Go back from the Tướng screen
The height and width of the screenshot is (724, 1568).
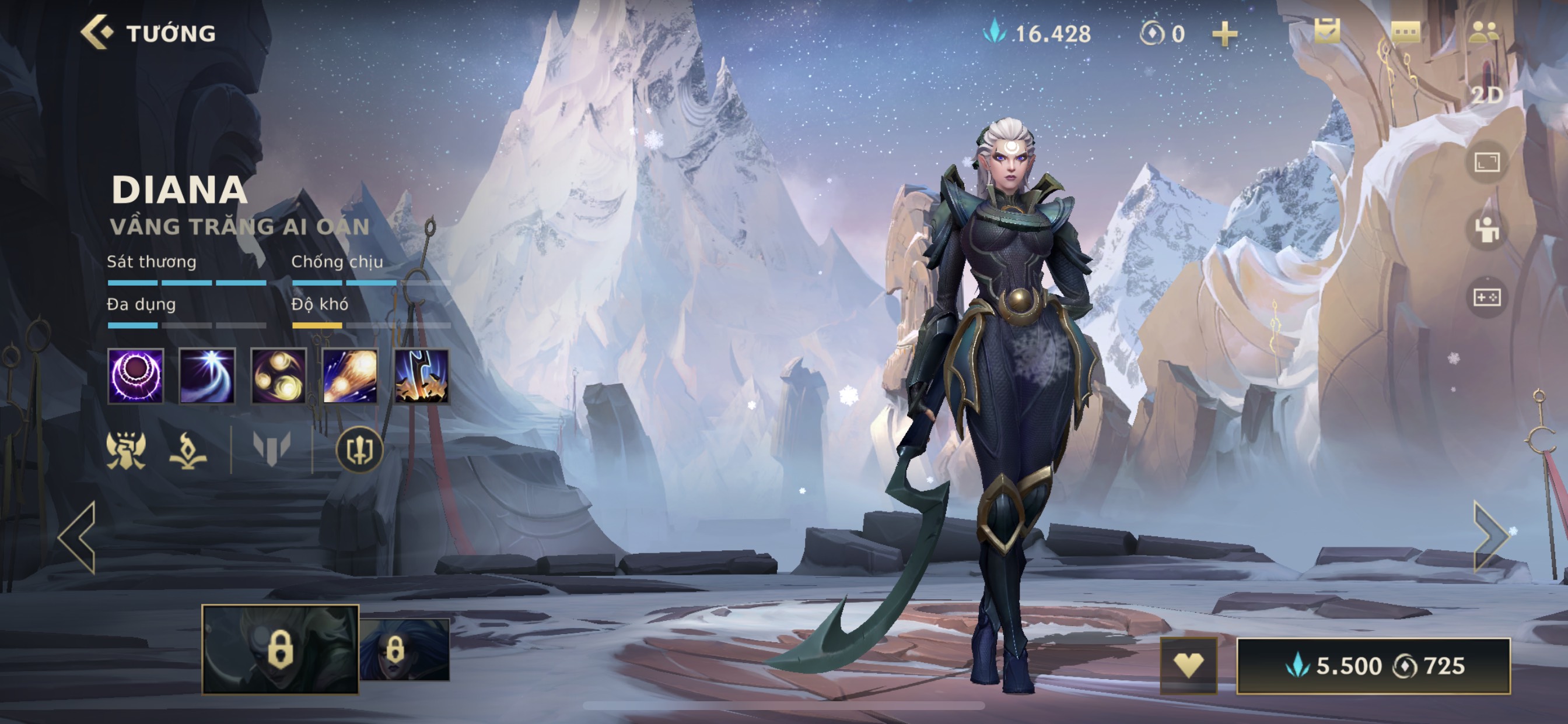tap(97, 32)
